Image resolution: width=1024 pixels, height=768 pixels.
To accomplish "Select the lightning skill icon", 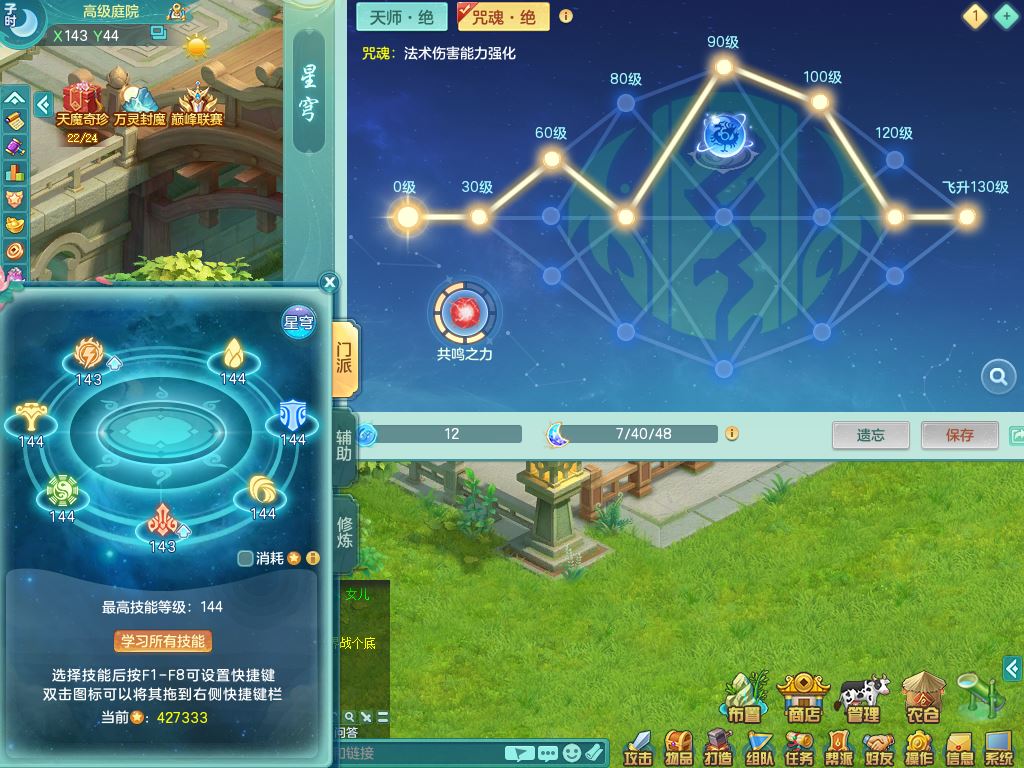I will pyautogui.click(x=89, y=355).
